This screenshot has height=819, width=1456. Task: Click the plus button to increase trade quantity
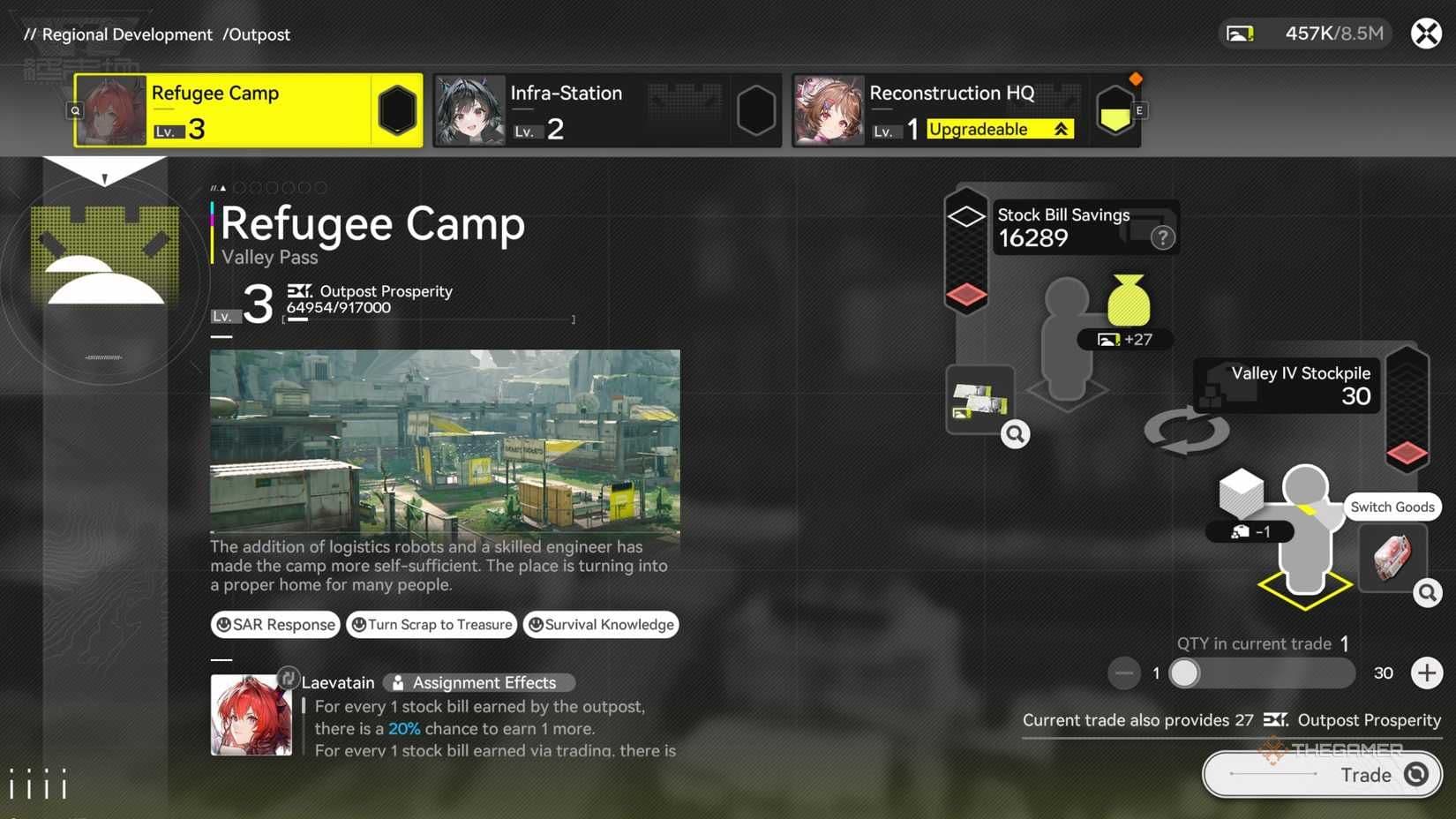pos(1427,672)
